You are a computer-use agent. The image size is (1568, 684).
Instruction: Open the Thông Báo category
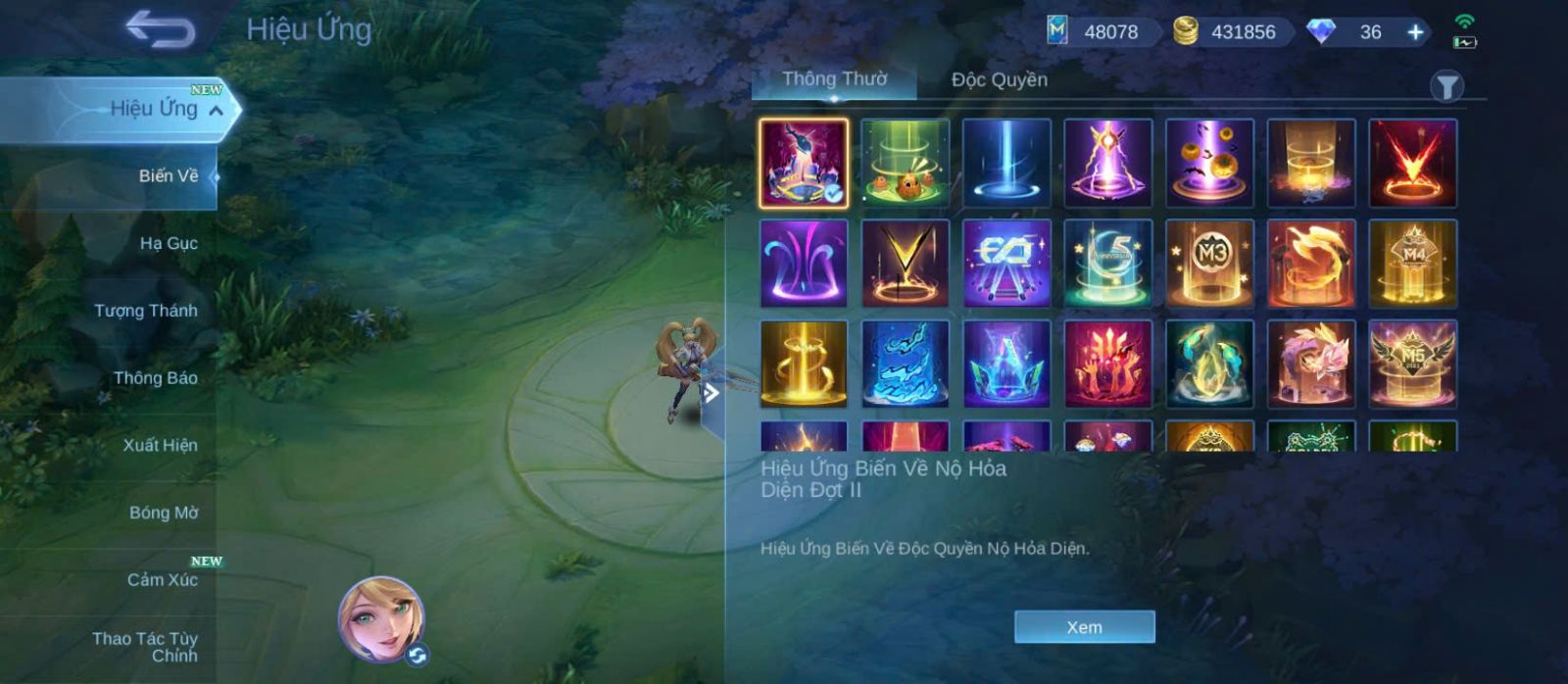155,378
